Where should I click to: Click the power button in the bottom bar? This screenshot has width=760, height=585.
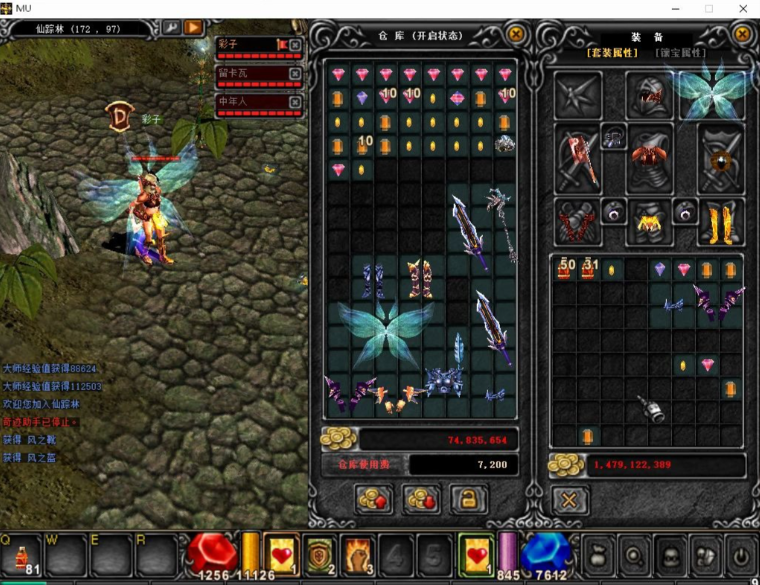coord(739,555)
